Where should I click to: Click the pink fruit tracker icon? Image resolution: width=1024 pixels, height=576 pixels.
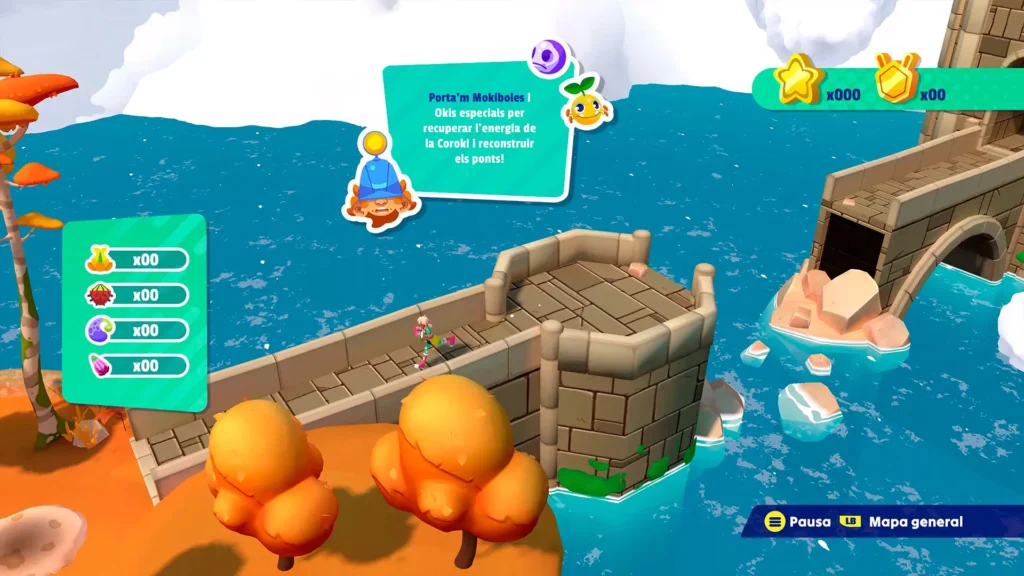pos(100,365)
